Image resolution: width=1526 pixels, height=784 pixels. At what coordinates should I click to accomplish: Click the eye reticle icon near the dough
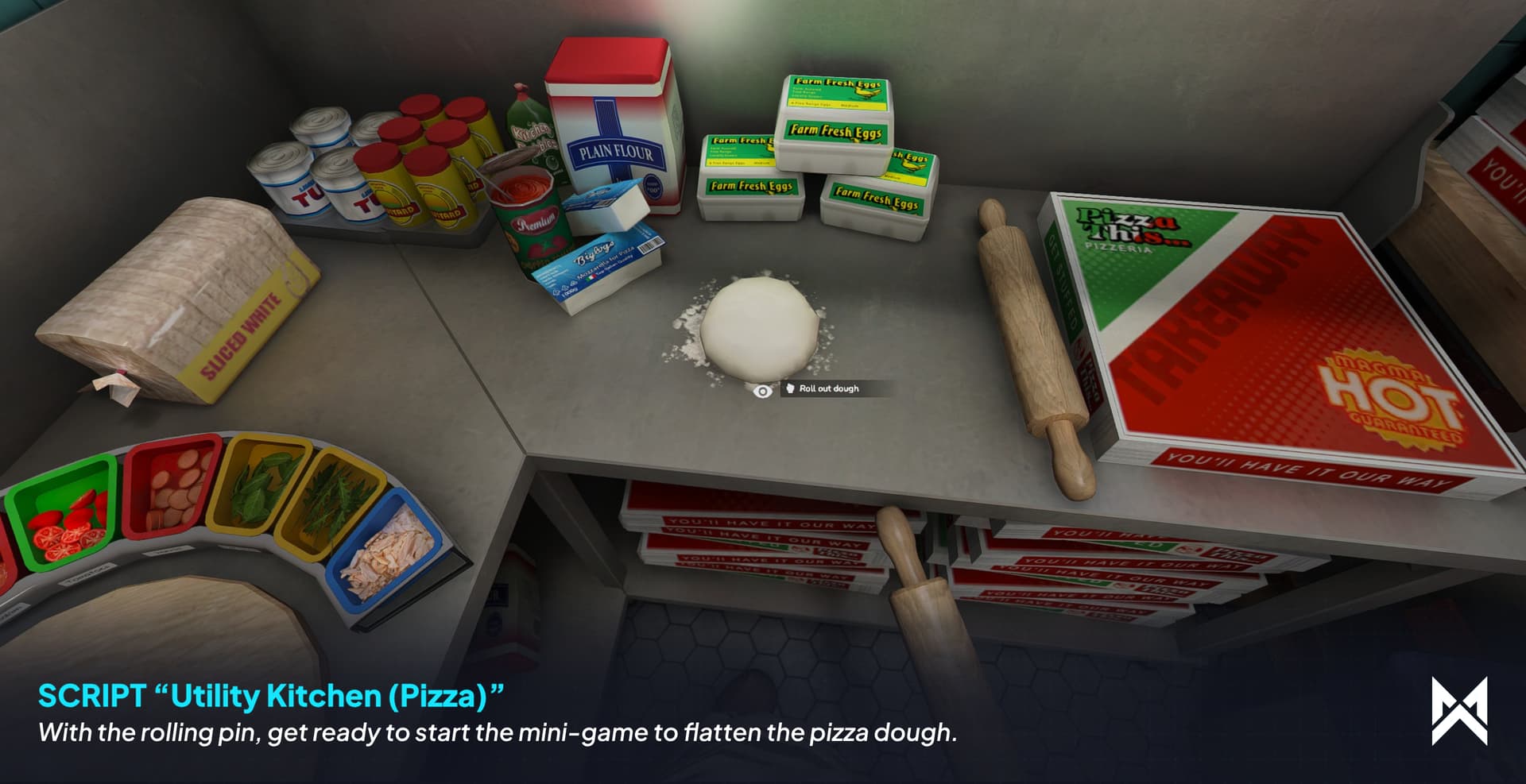pyautogui.click(x=764, y=390)
